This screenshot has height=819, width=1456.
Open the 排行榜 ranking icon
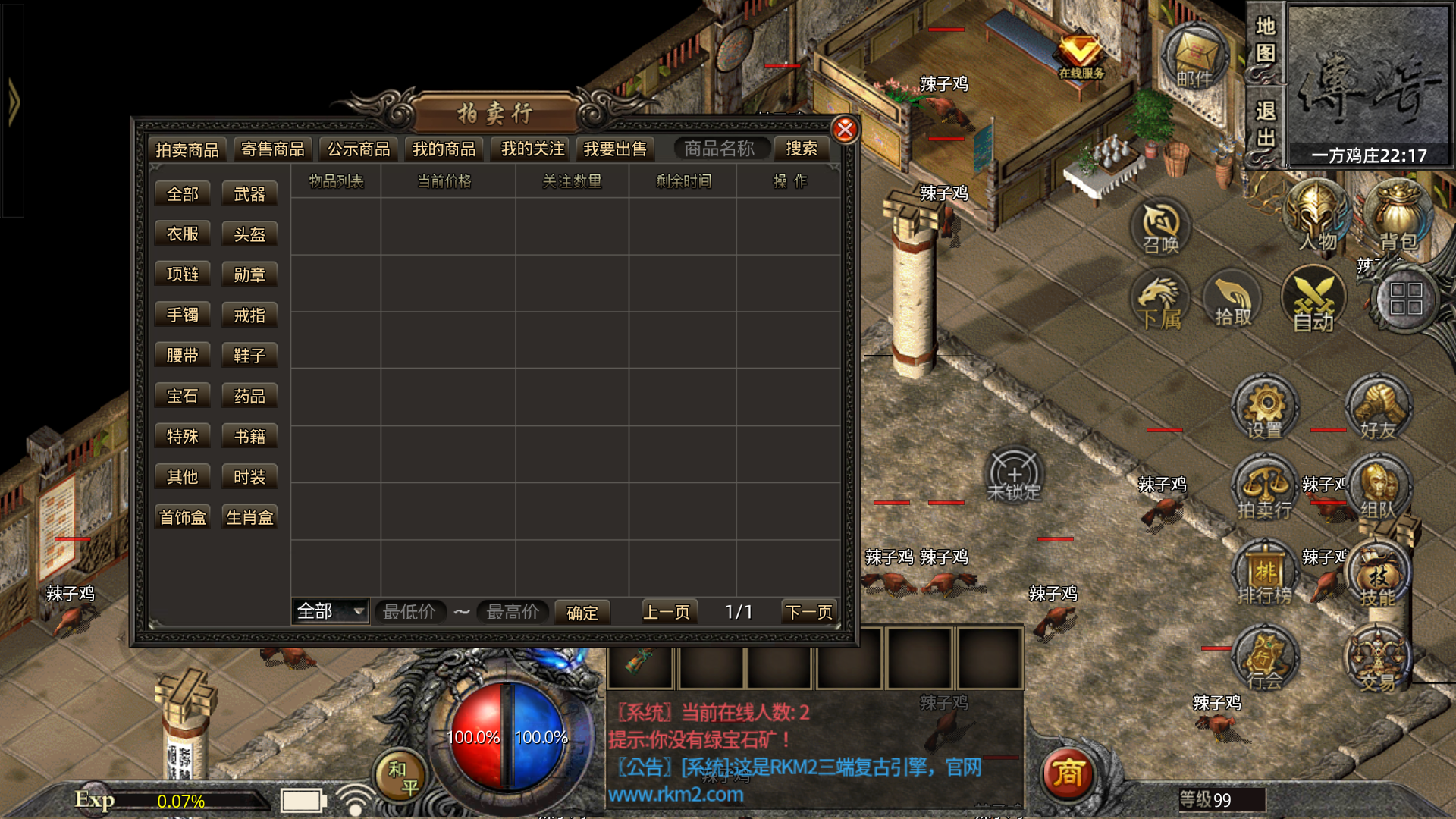[1265, 573]
